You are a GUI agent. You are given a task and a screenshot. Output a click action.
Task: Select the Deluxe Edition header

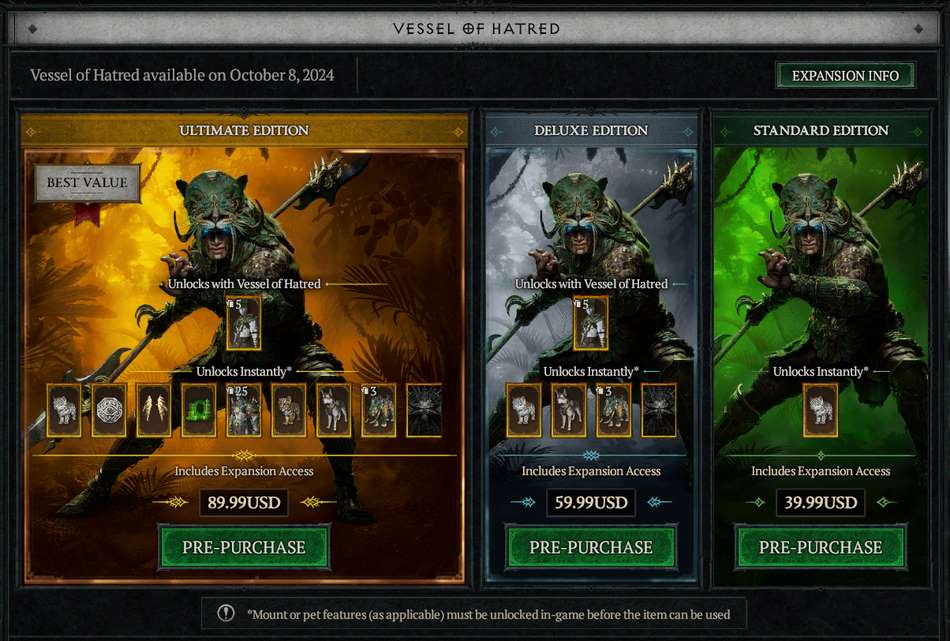(591, 130)
